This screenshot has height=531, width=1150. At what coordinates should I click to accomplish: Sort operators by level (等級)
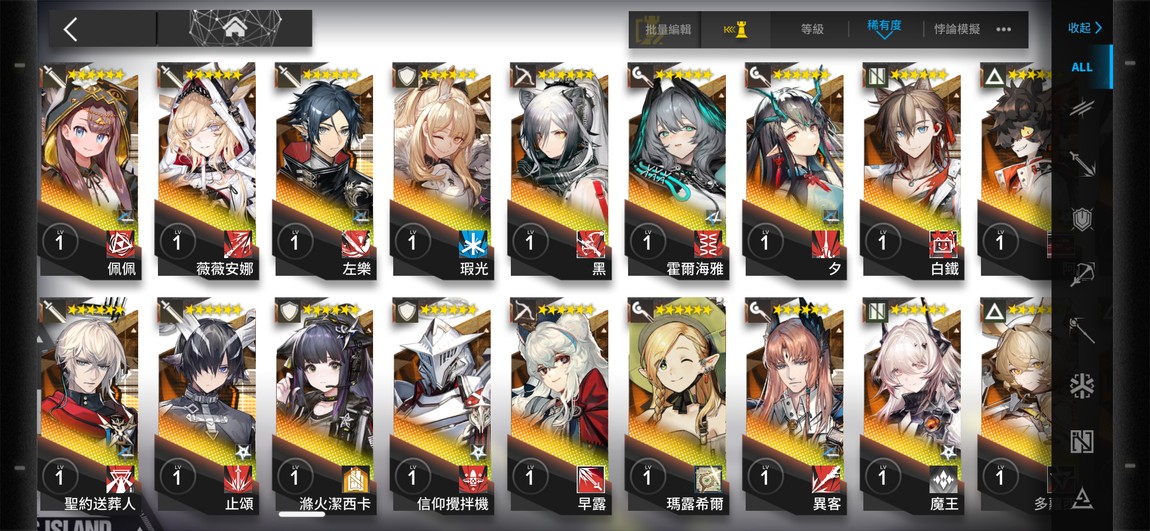coord(812,30)
